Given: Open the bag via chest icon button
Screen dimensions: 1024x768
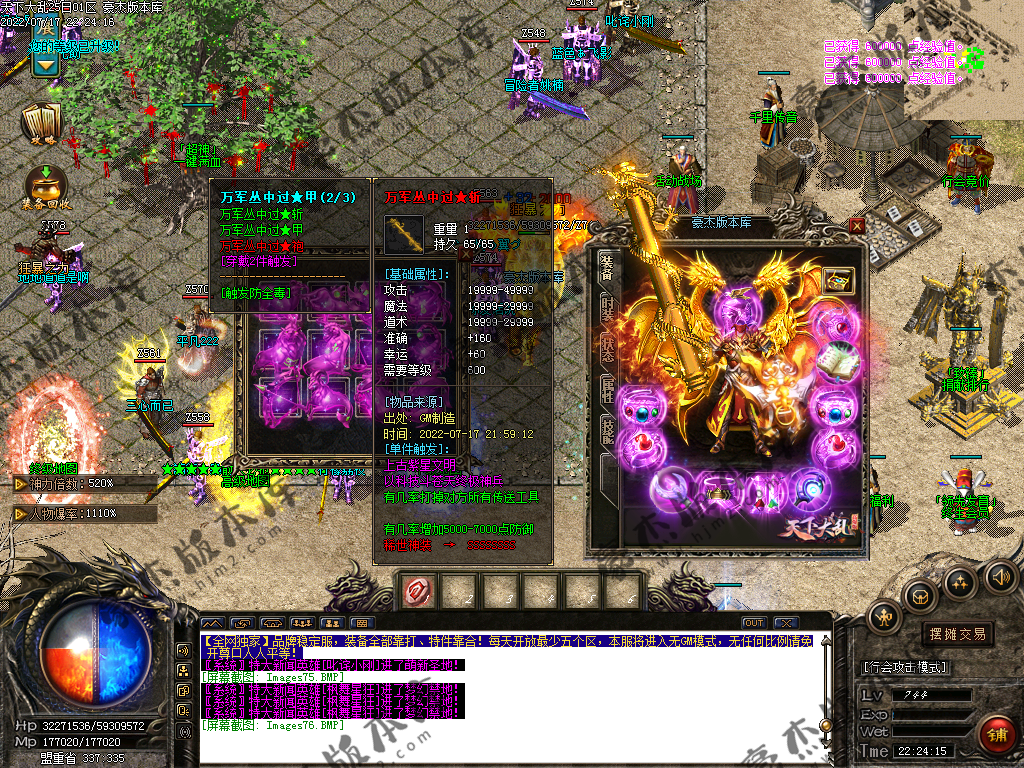Looking at the screenshot, I should tap(920, 596).
